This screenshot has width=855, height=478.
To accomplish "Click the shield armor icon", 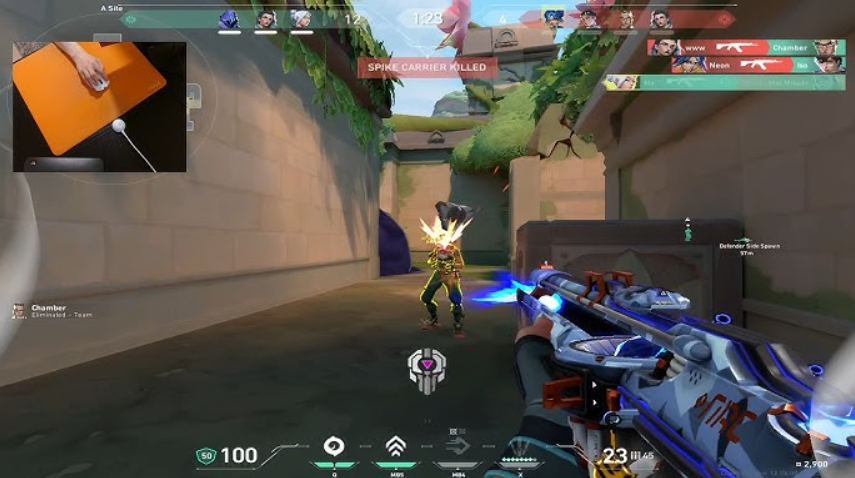I will click(x=206, y=456).
